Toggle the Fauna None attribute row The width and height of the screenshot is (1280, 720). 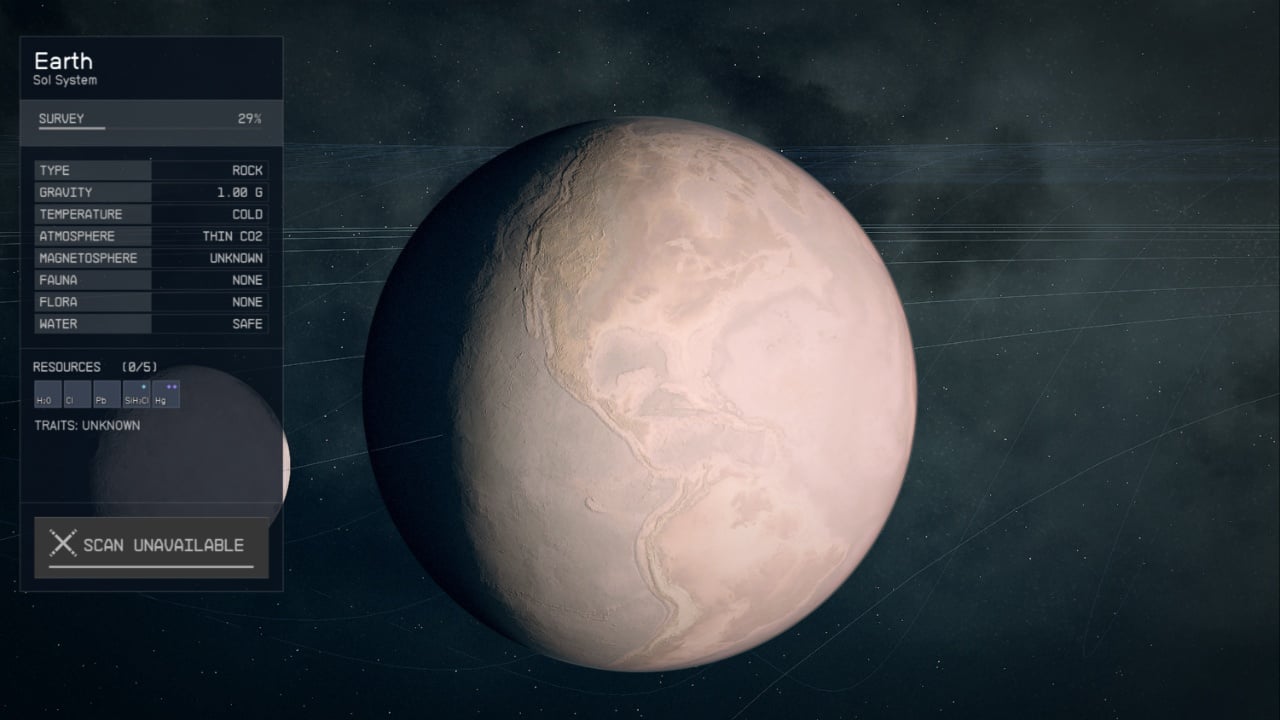click(150, 280)
